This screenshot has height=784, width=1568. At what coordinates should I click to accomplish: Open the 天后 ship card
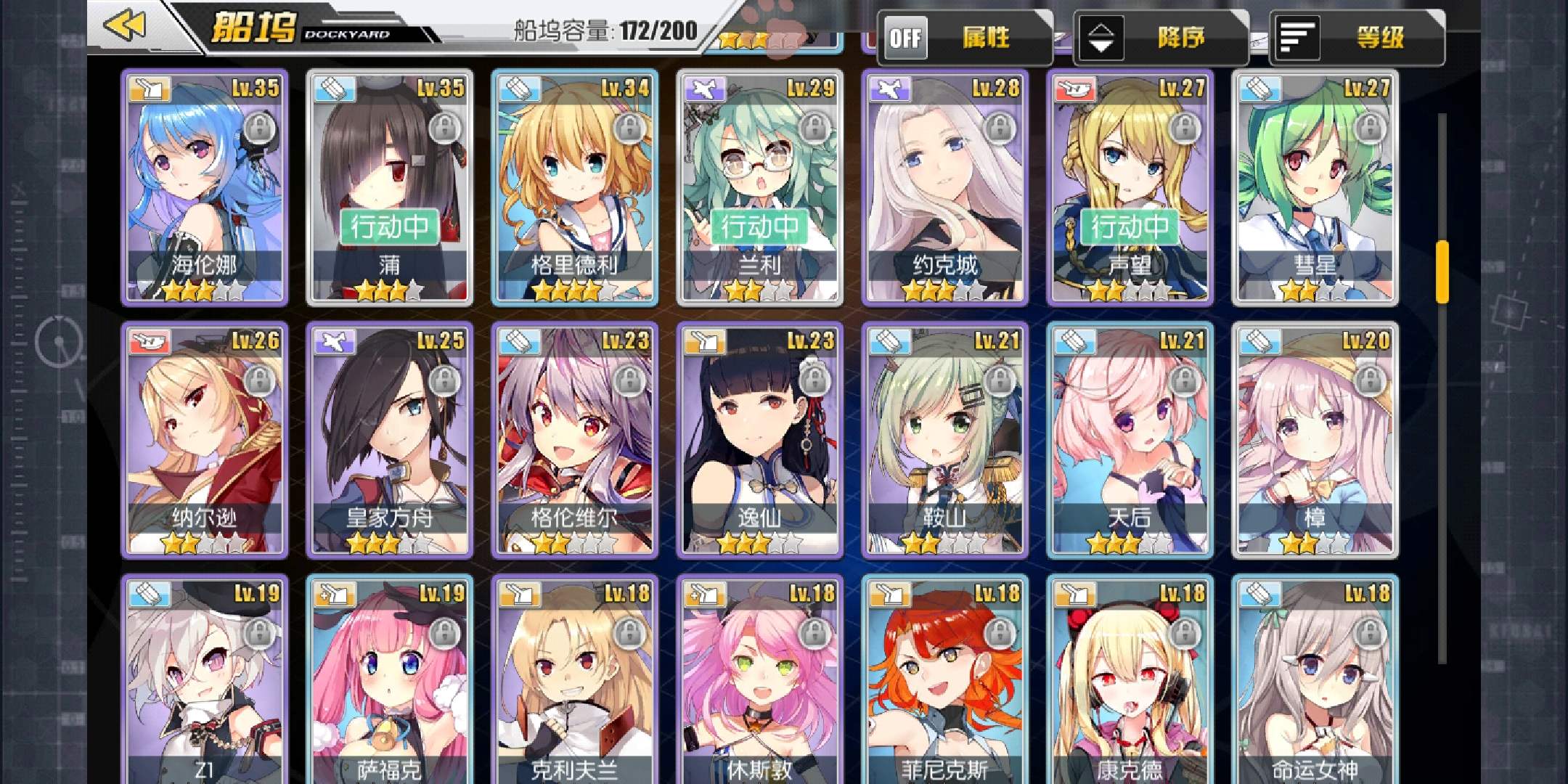(1130, 440)
